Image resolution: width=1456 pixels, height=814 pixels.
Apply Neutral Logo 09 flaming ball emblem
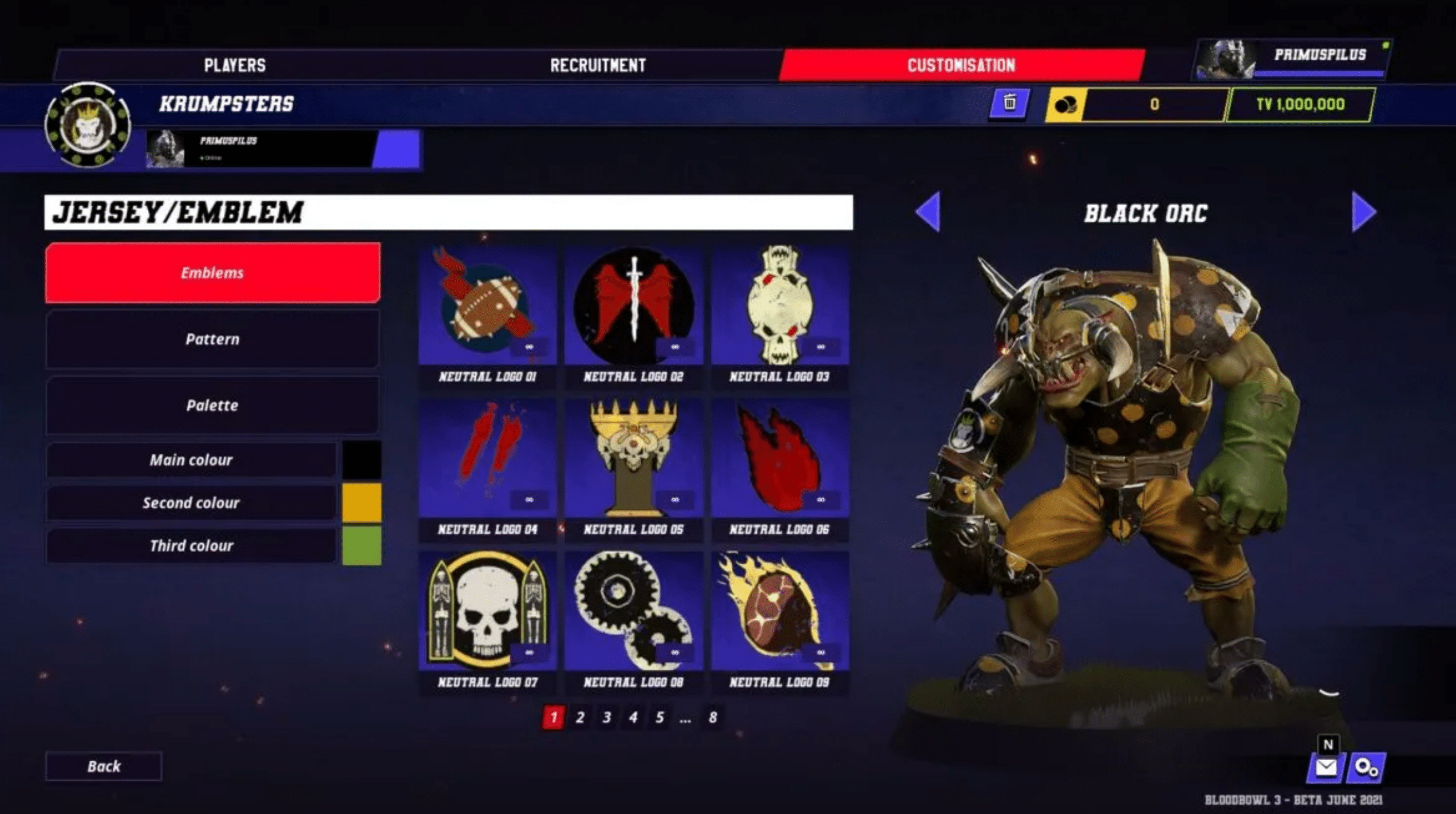coord(780,611)
